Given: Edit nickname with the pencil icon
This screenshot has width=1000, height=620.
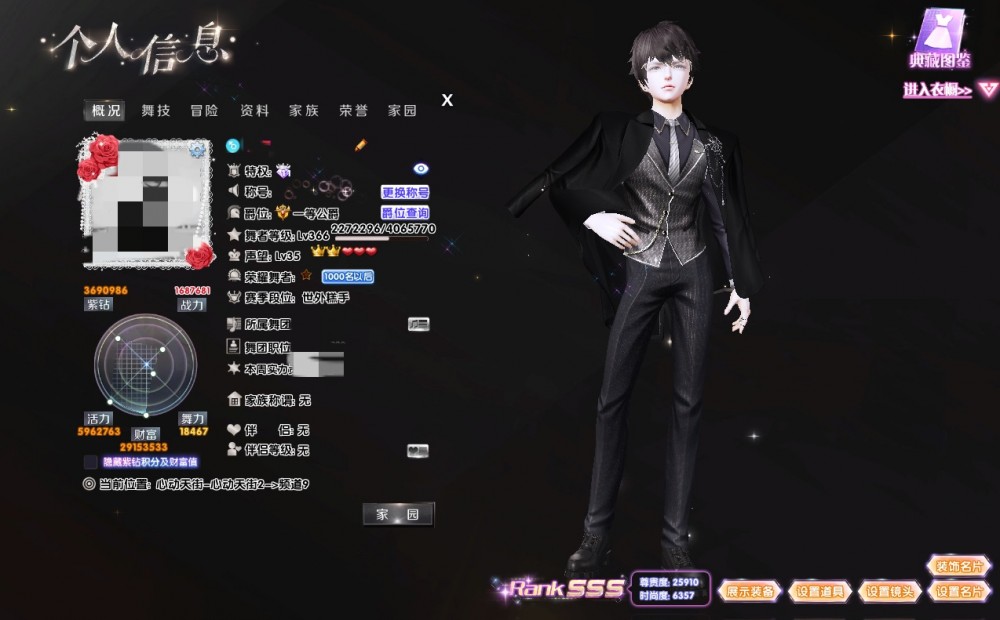Looking at the screenshot, I should [x=361, y=145].
